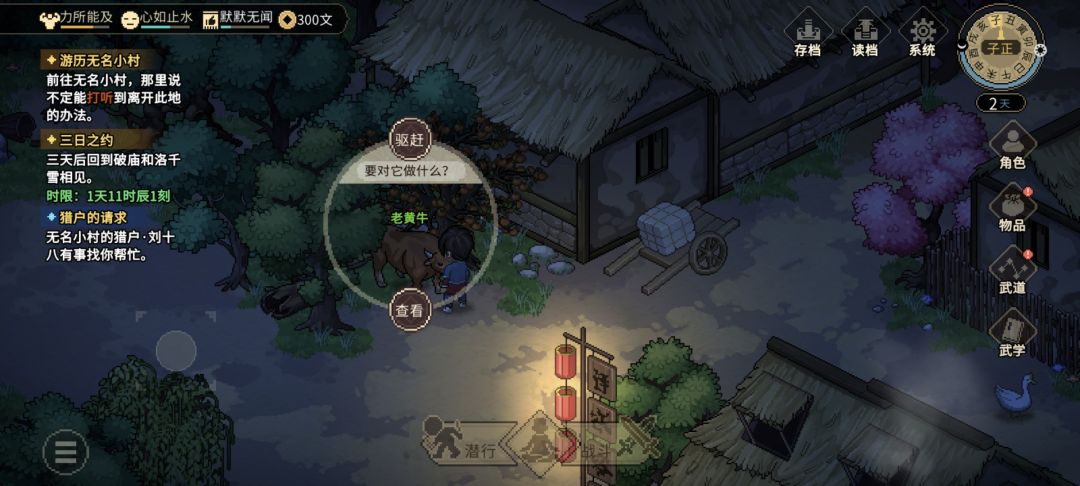
Task: Select the 猎户的请求 quest entry
Action: [x=92, y=217]
